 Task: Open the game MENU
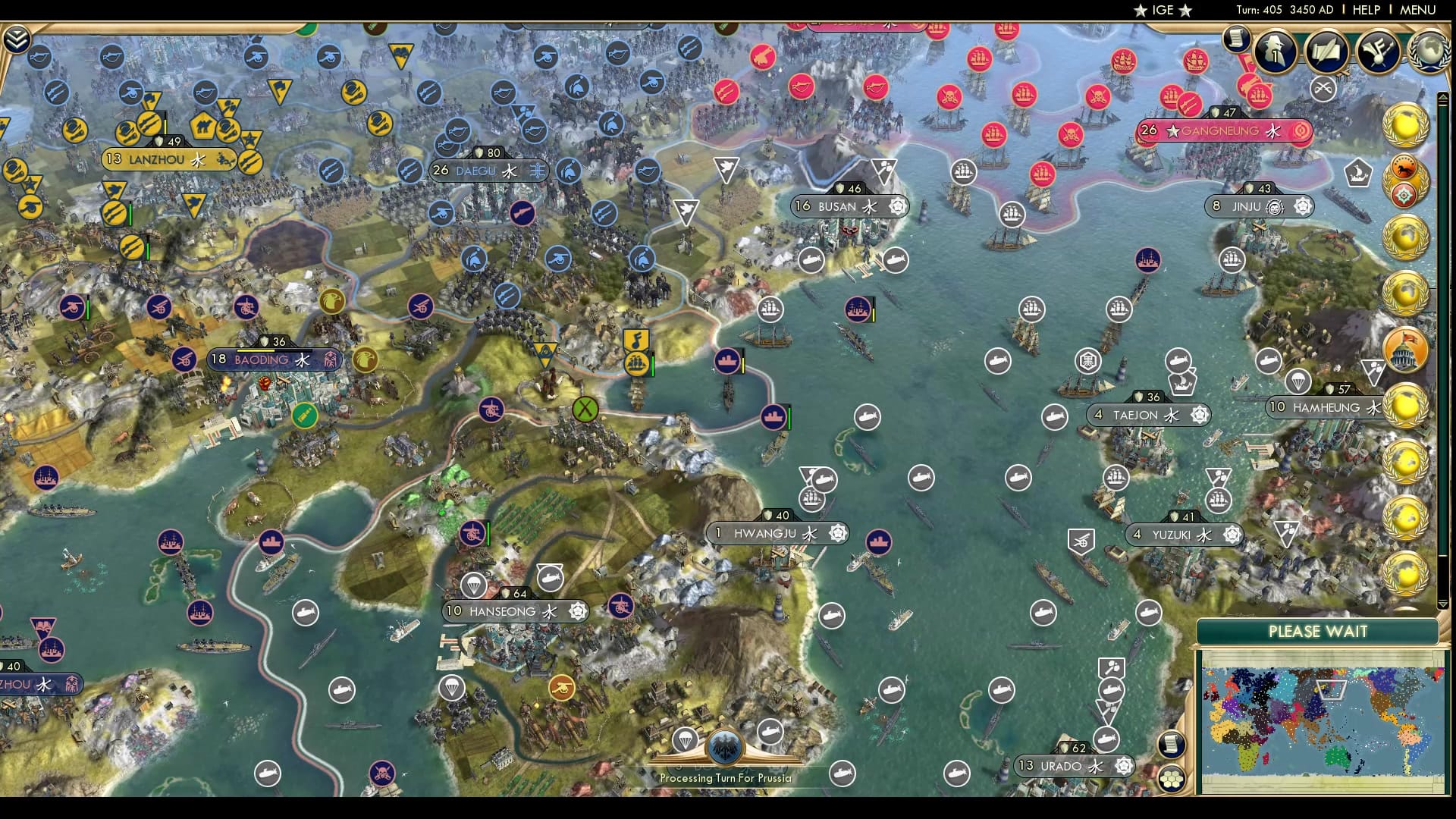(x=1420, y=10)
